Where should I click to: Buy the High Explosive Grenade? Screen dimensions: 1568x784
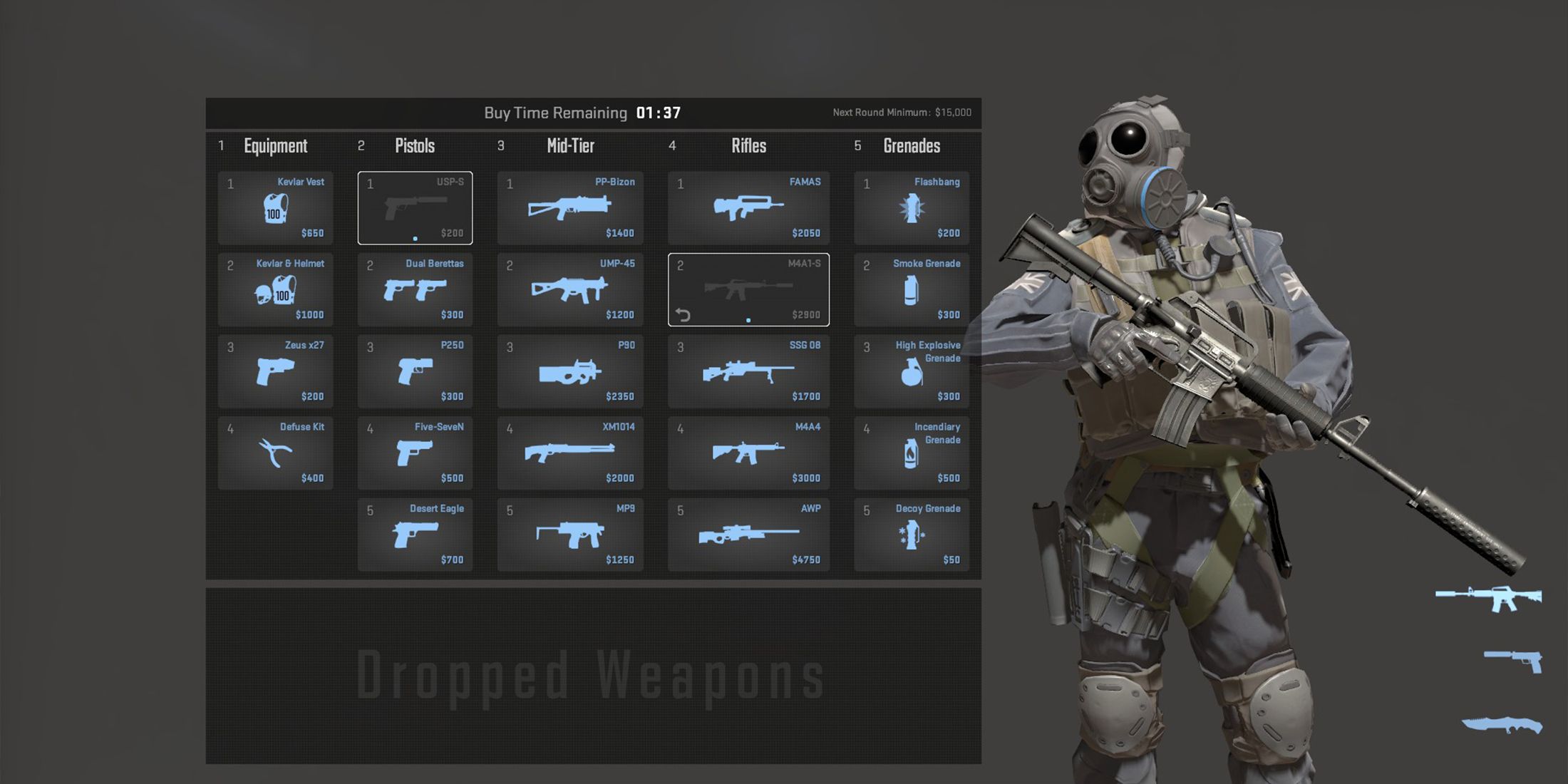tap(912, 371)
